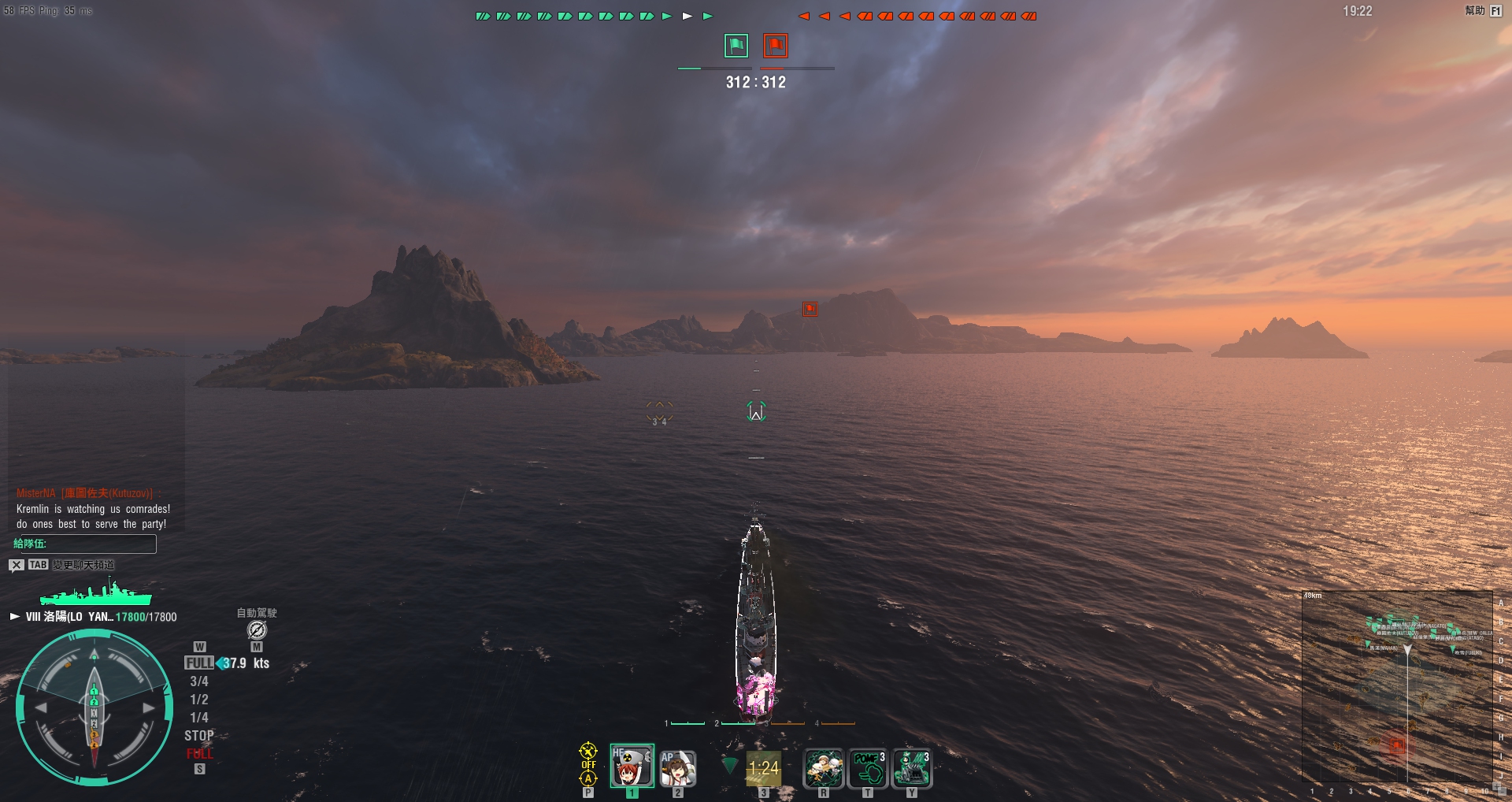Shrink the minimap with the minus button
This screenshot has height=802, width=1512.
point(1503,793)
